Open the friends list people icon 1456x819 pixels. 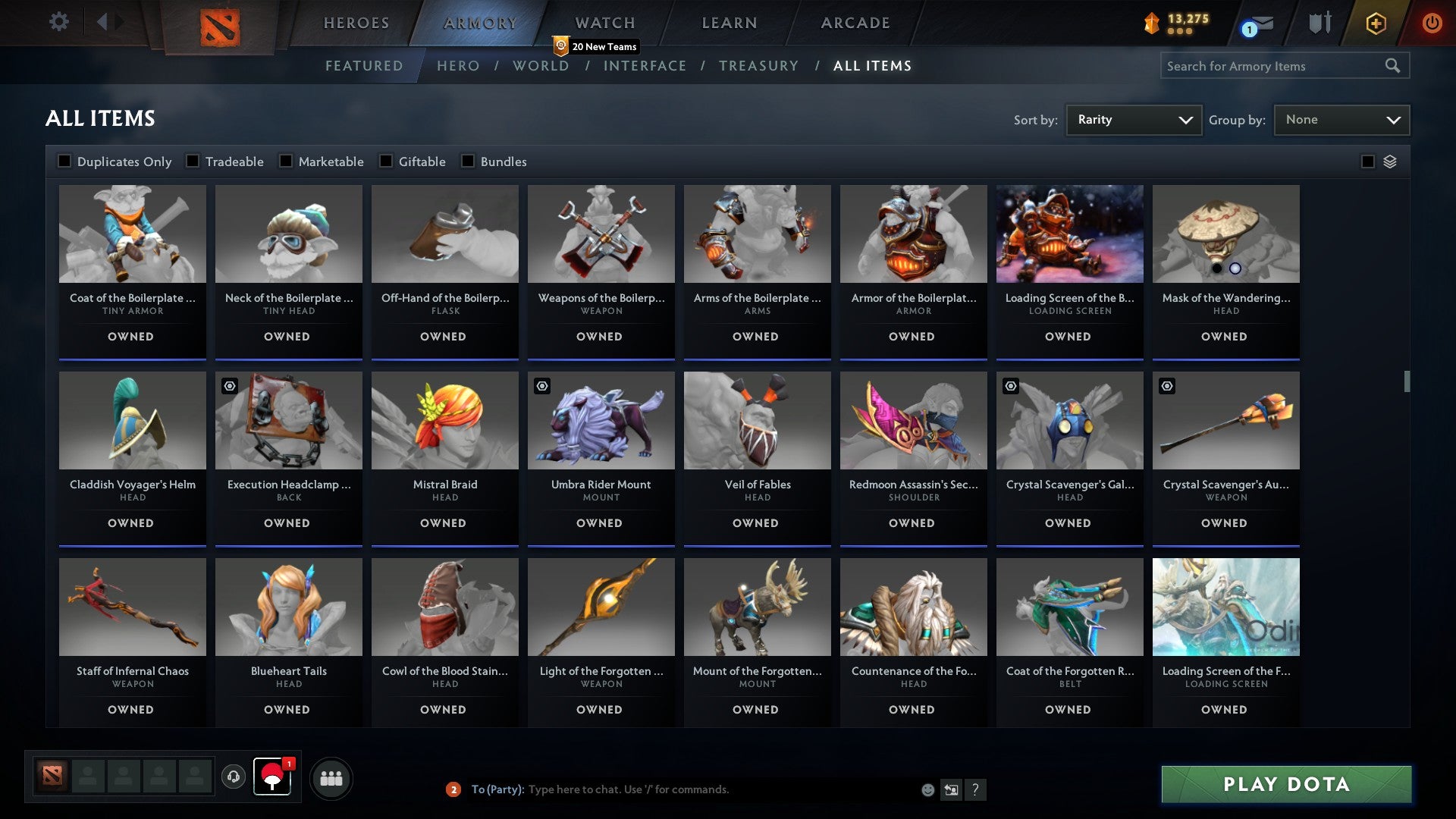pos(331,777)
